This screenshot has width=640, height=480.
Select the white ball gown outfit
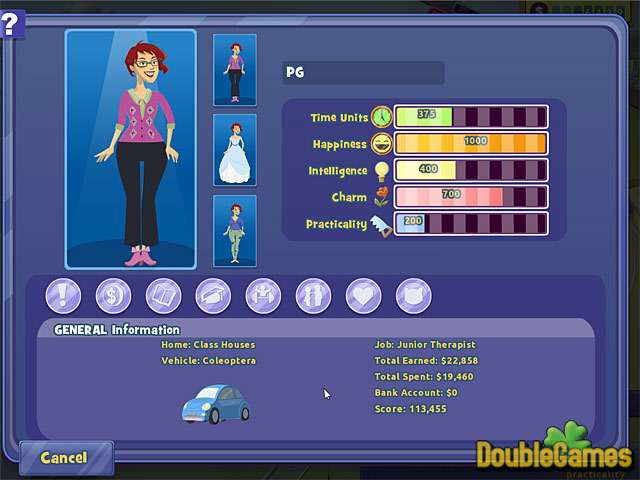tap(235, 150)
